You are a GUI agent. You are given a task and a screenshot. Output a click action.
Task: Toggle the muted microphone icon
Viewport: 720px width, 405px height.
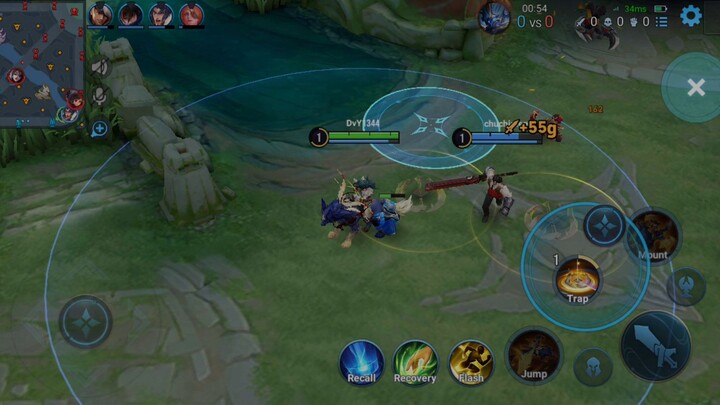click(x=100, y=94)
